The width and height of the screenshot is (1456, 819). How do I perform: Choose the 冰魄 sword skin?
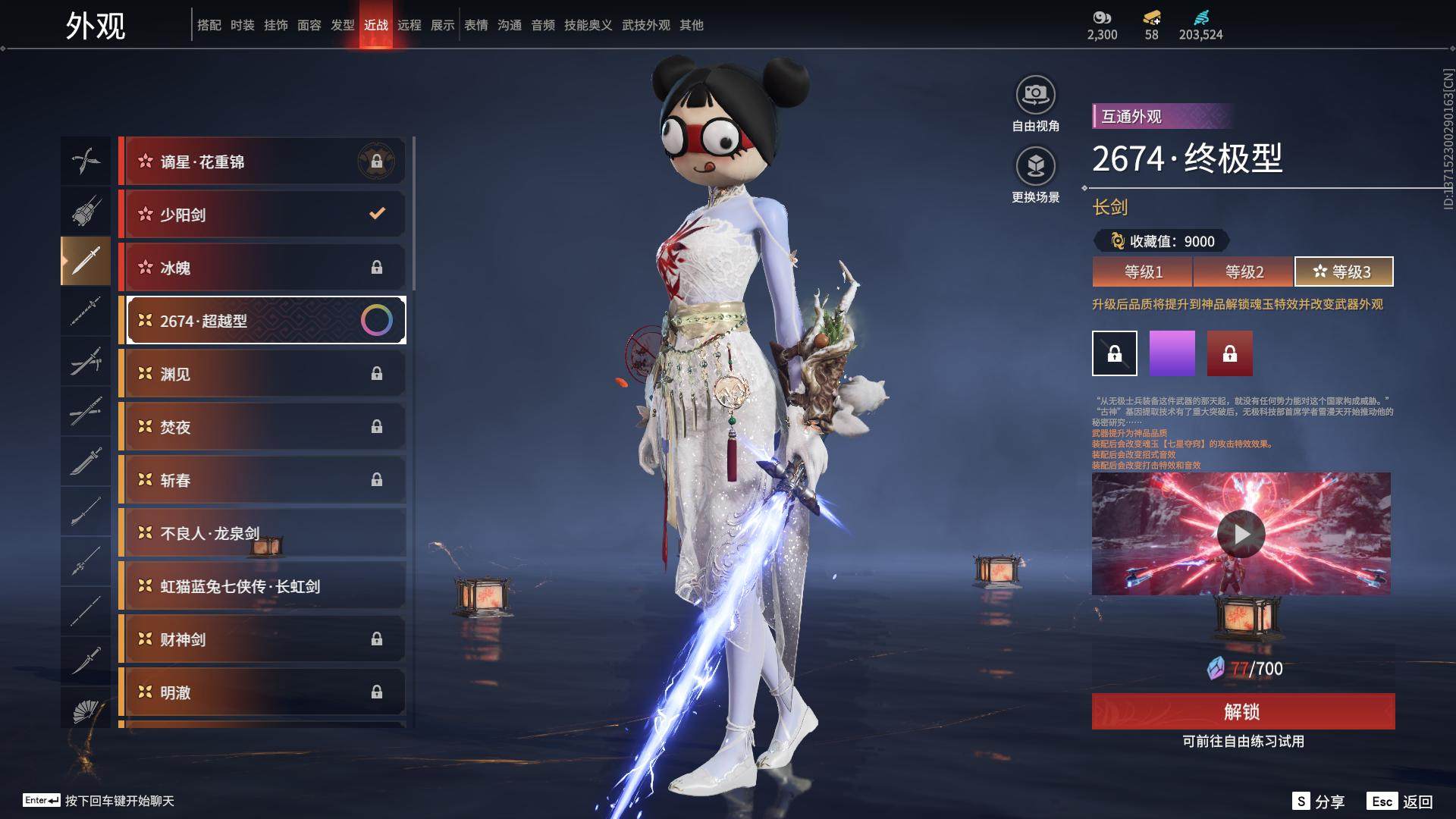pos(263,268)
